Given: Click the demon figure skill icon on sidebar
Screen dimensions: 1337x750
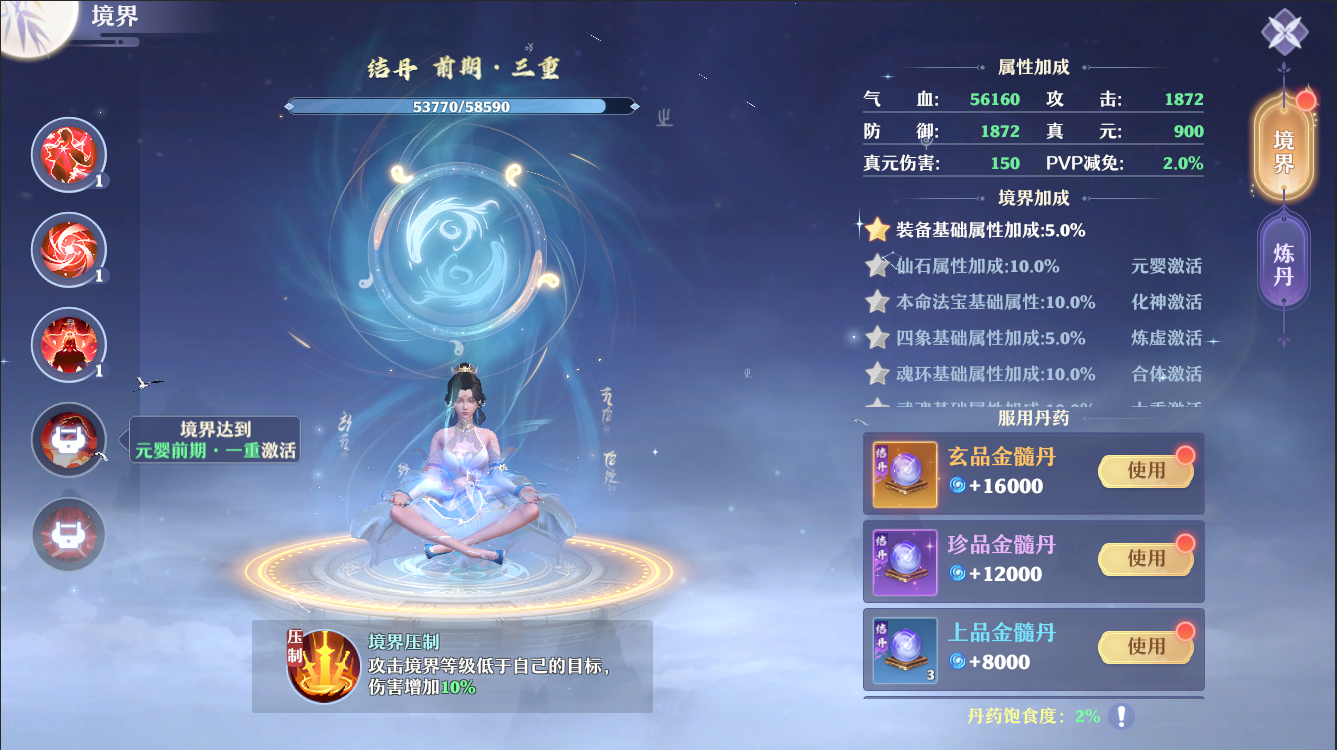Looking at the screenshot, I should 68,345.
